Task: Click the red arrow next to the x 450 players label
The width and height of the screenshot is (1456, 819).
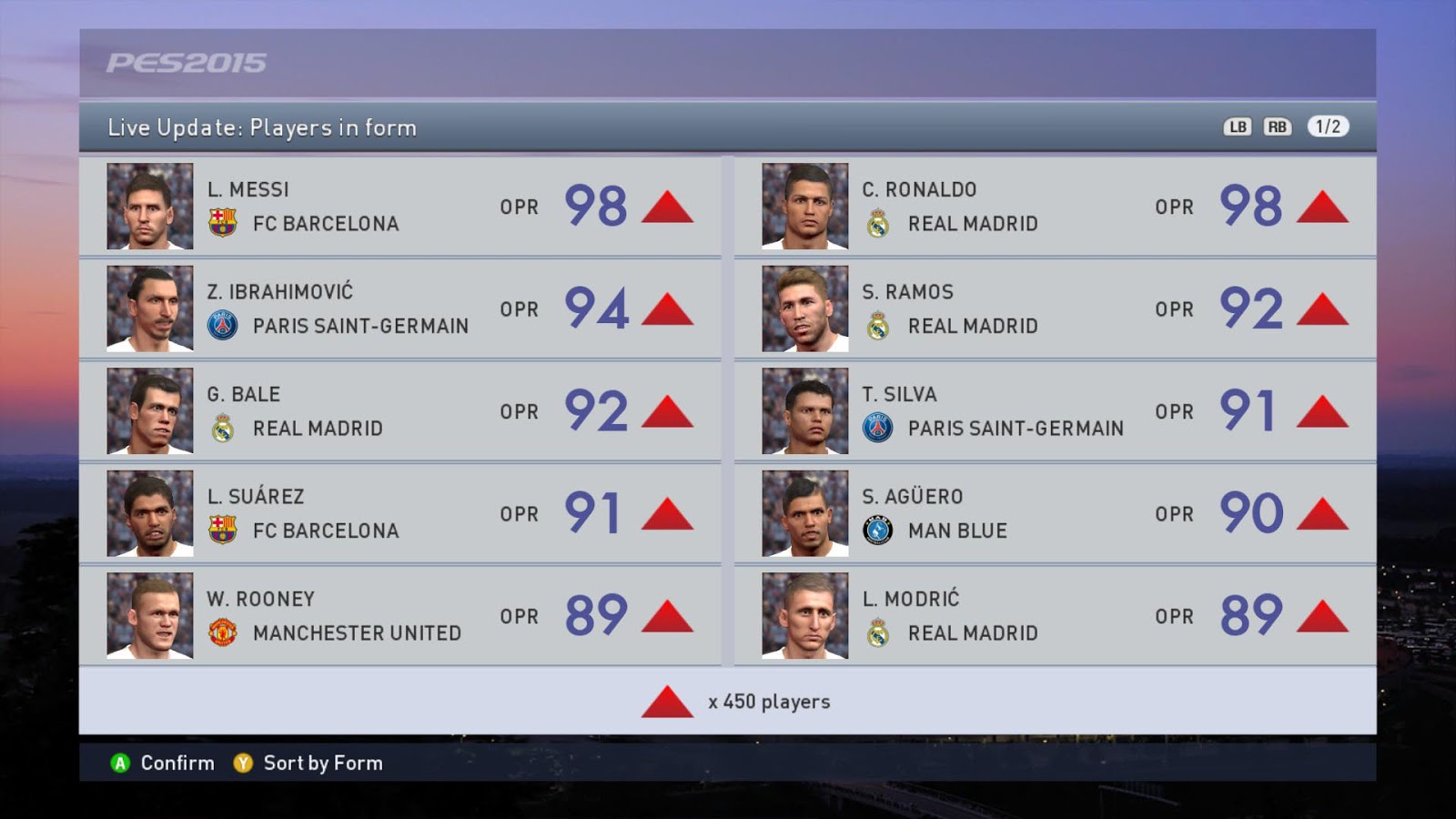Action: [x=667, y=702]
